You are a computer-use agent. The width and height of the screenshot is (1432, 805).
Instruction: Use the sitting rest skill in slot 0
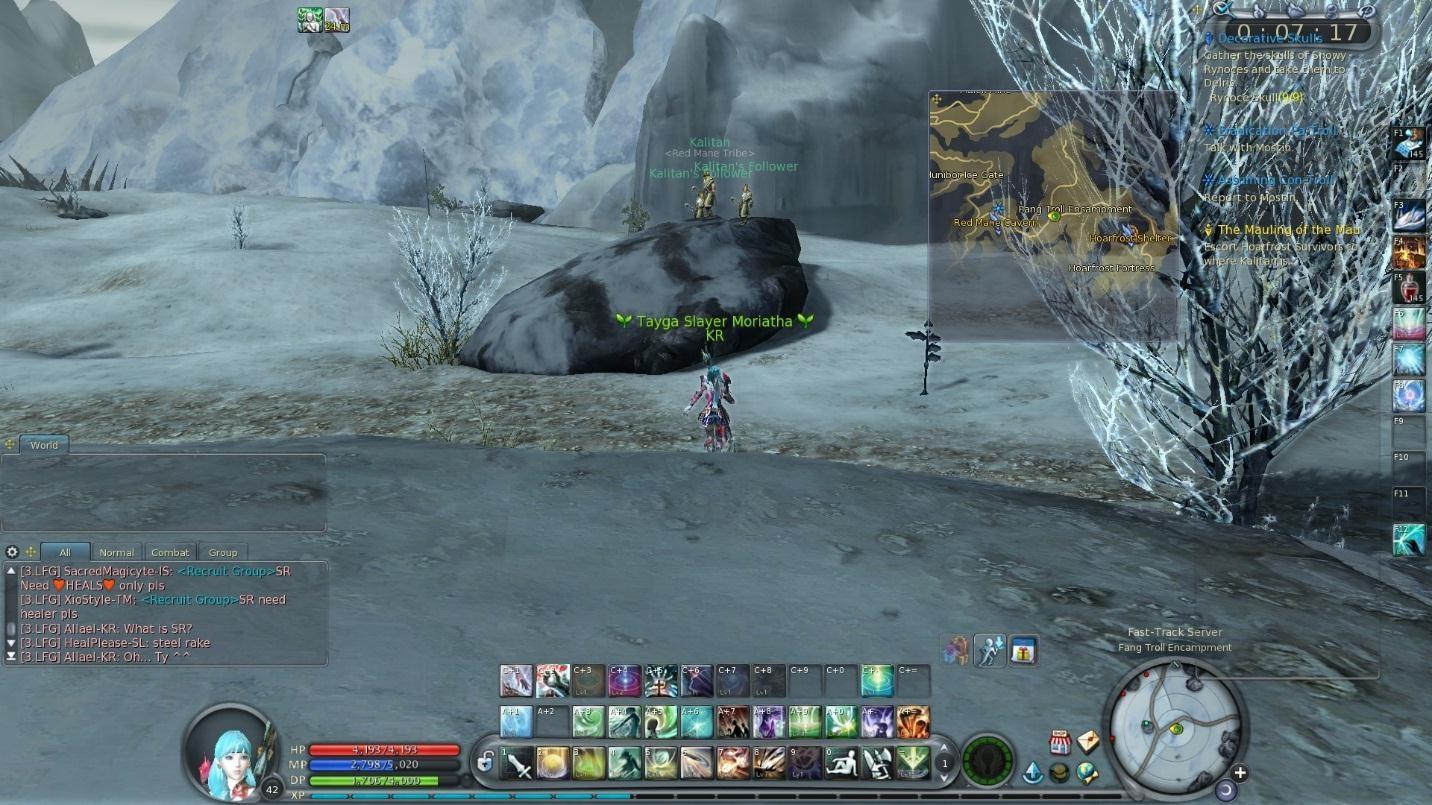[x=841, y=763]
